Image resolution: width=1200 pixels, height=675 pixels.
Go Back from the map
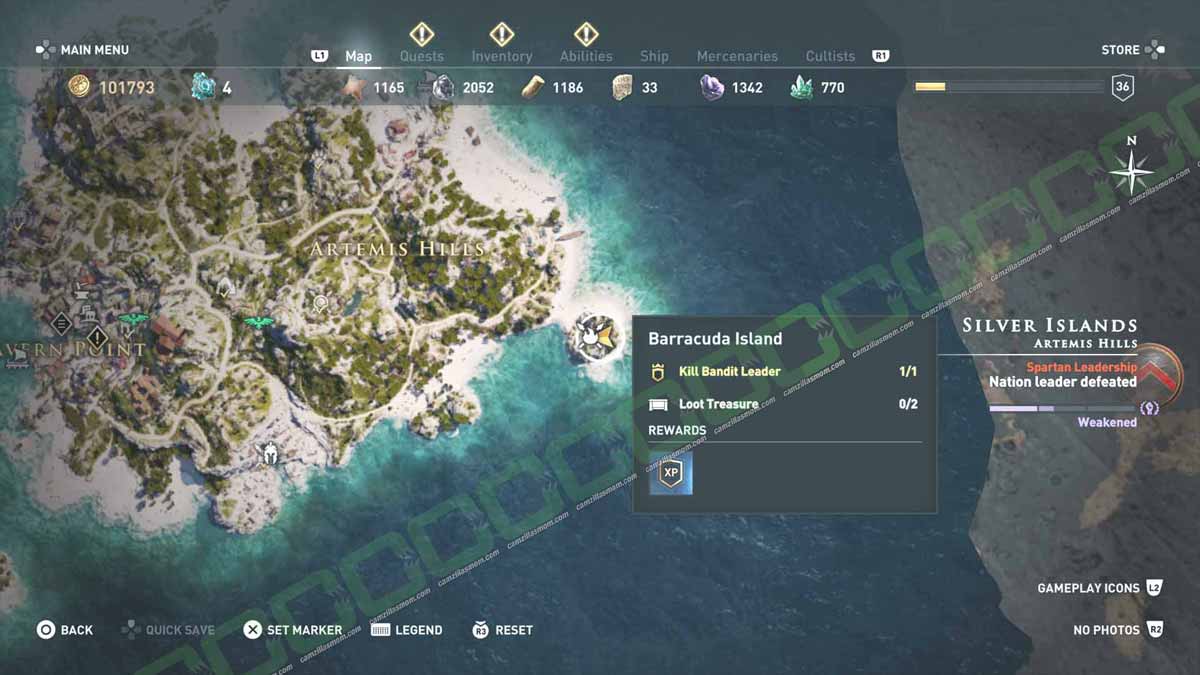65,630
